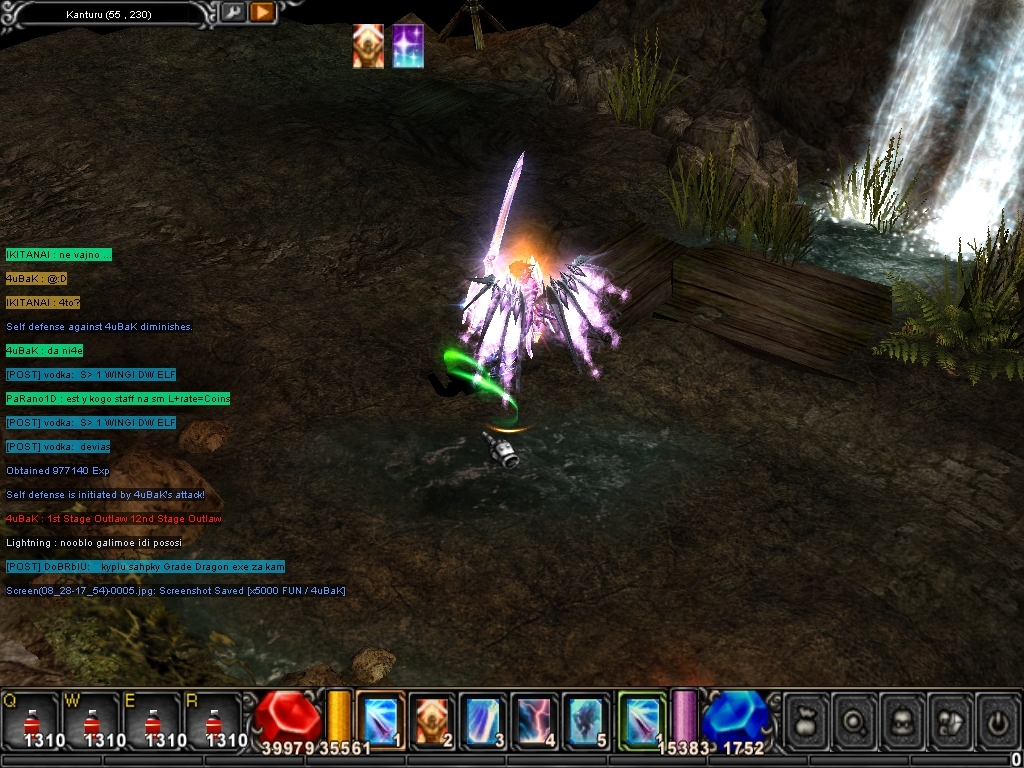The height and width of the screenshot is (768, 1024).
Task: Open the wrench settings button
Action: (233, 13)
